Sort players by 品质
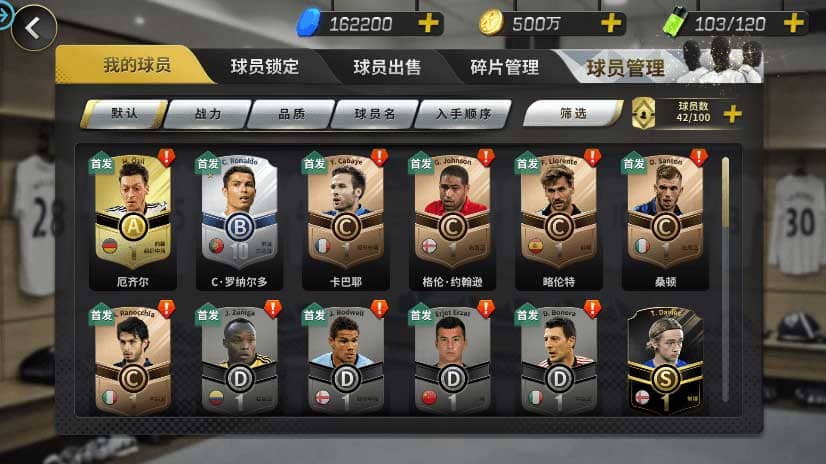The height and width of the screenshot is (464, 826). pos(291,114)
